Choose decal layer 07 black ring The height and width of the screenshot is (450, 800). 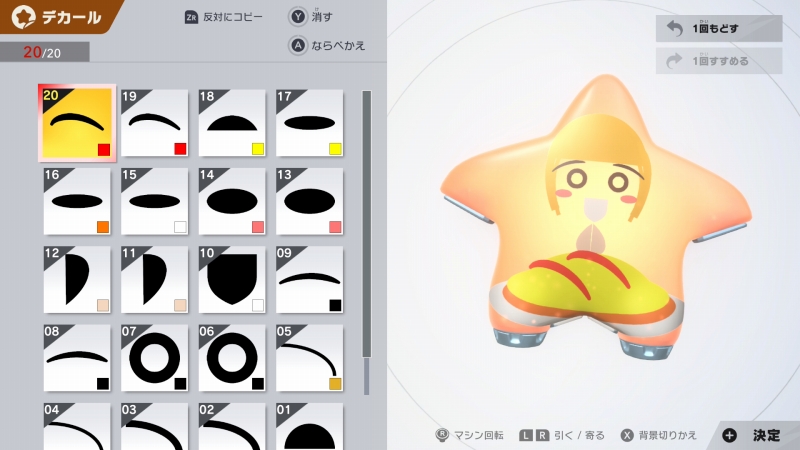click(x=155, y=357)
